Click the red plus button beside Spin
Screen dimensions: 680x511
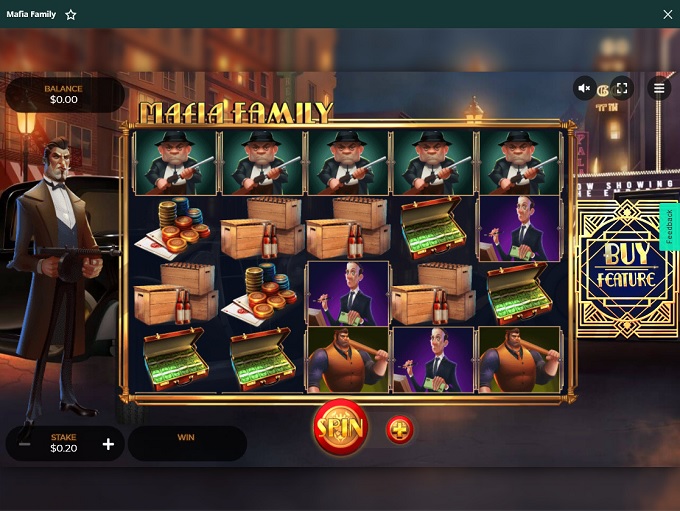399,430
